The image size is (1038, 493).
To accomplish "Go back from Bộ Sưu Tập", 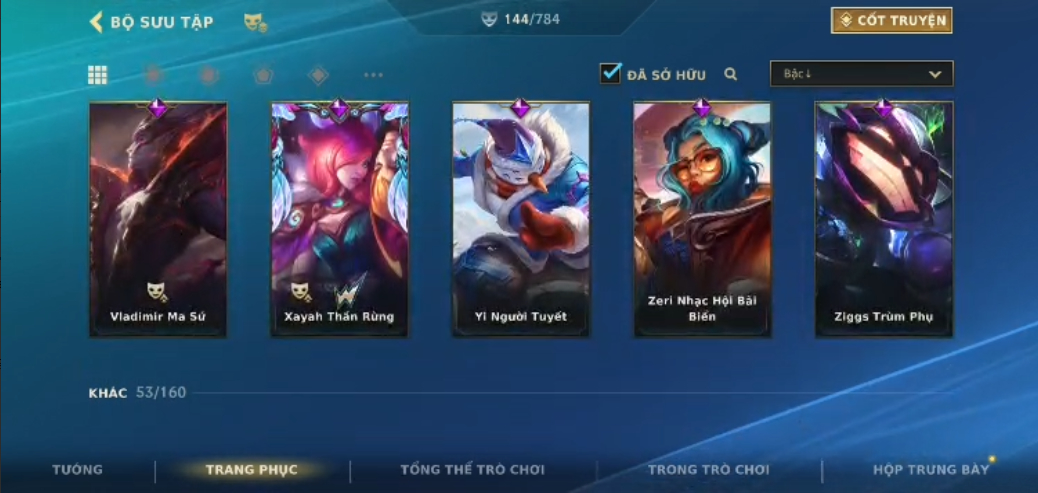I will 97,21.
